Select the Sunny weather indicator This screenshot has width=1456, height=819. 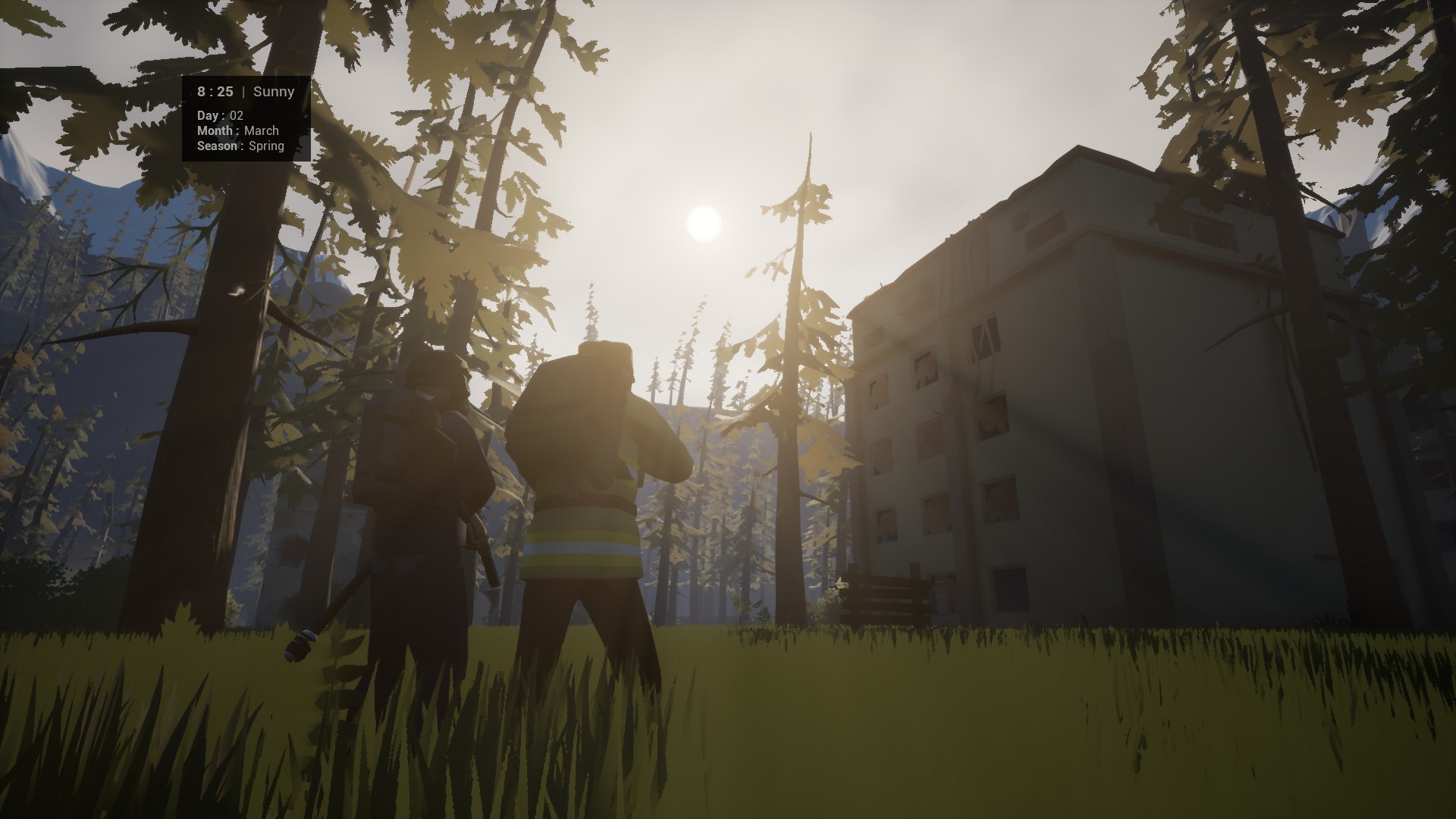(273, 91)
